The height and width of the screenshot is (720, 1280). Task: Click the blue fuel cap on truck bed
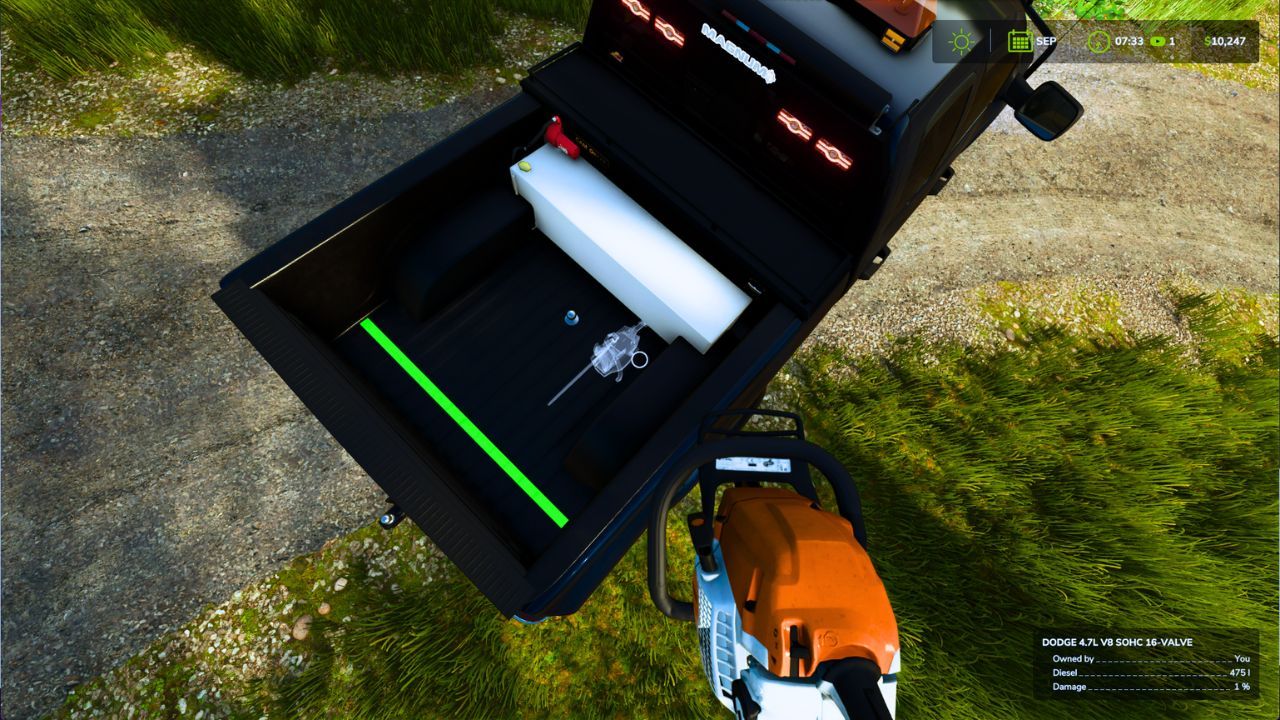tap(571, 315)
